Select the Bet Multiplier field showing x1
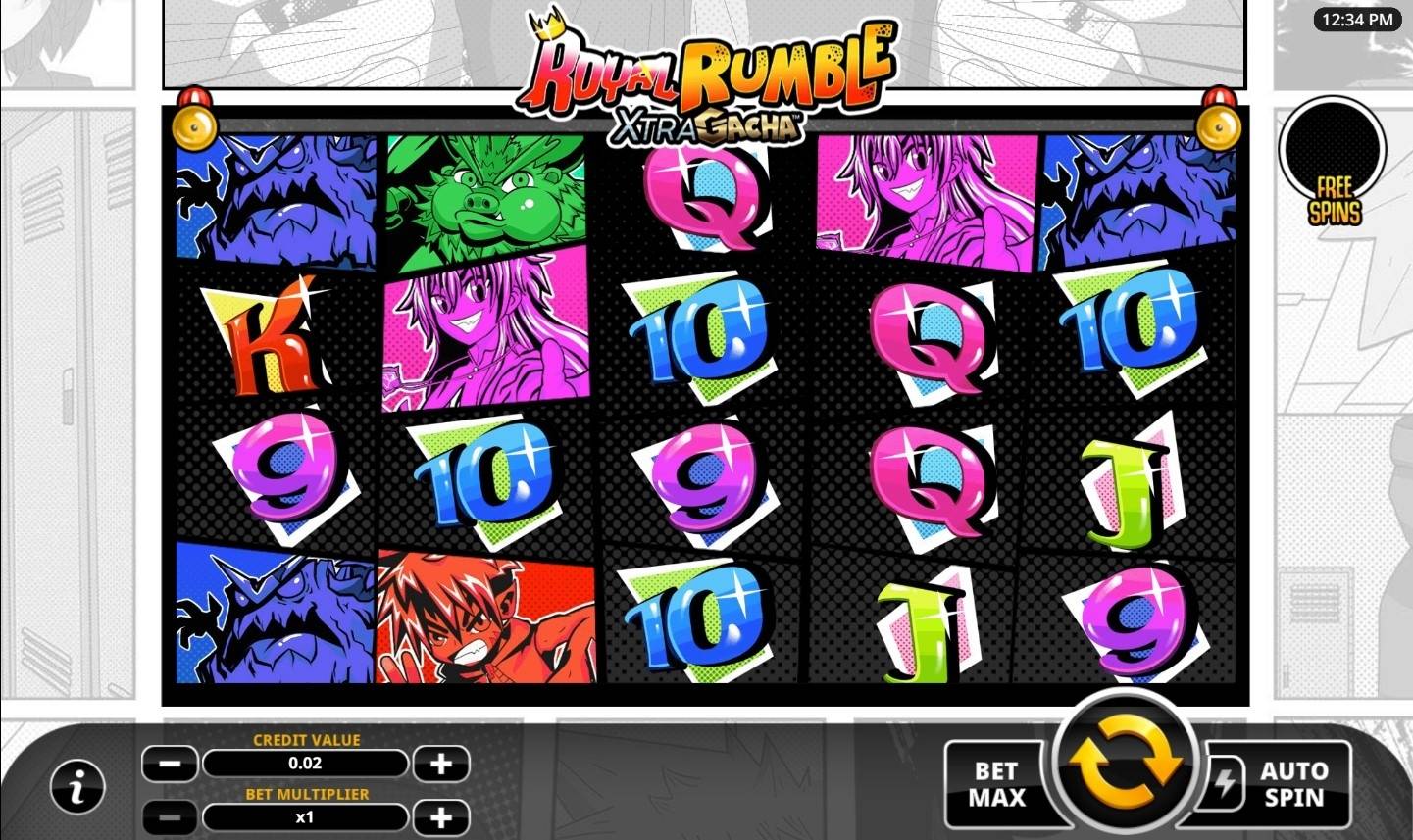This screenshot has width=1413, height=840. (305, 816)
